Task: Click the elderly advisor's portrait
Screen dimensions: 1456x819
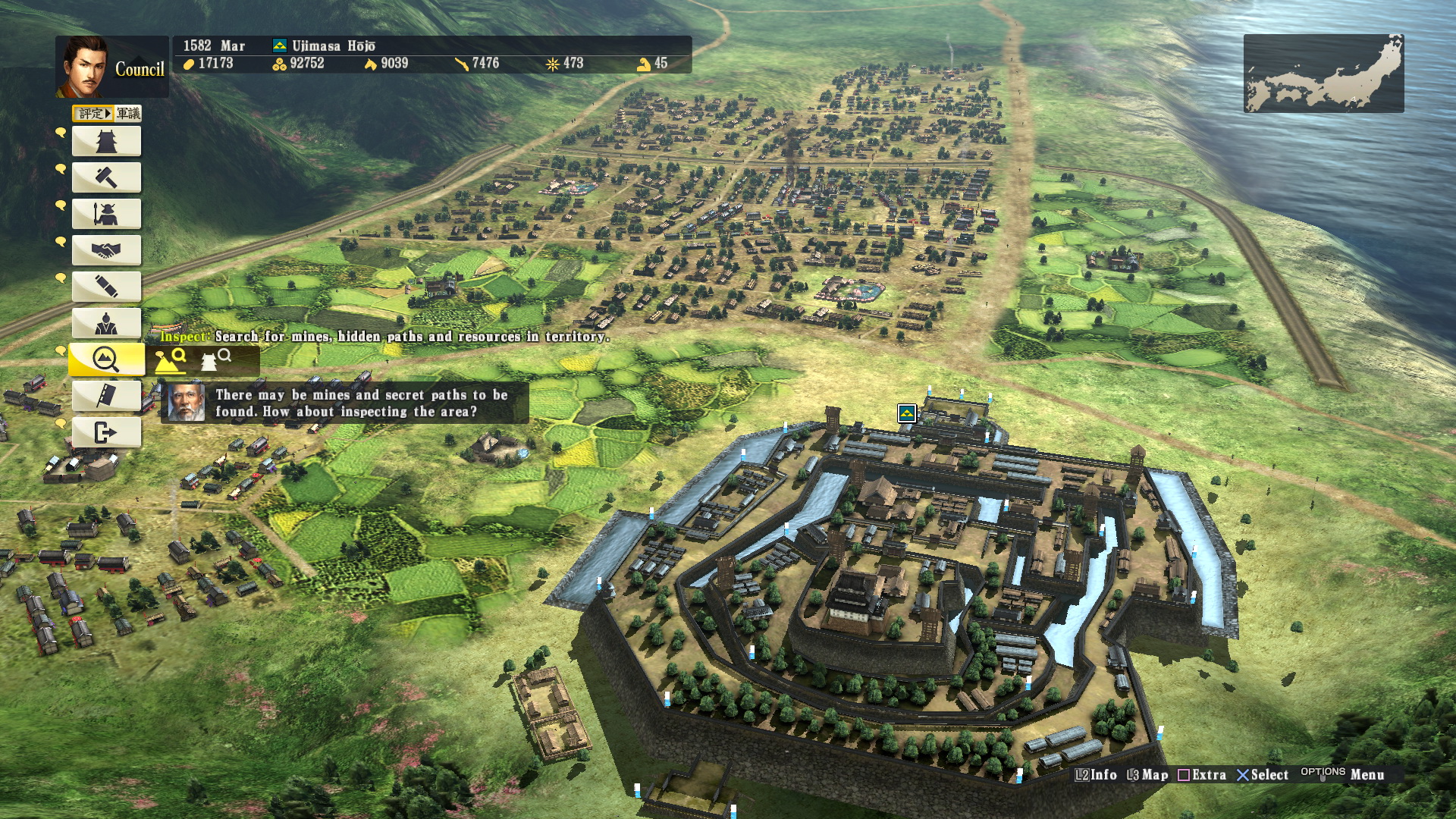Action: pyautogui.click(x=186, y=403)
